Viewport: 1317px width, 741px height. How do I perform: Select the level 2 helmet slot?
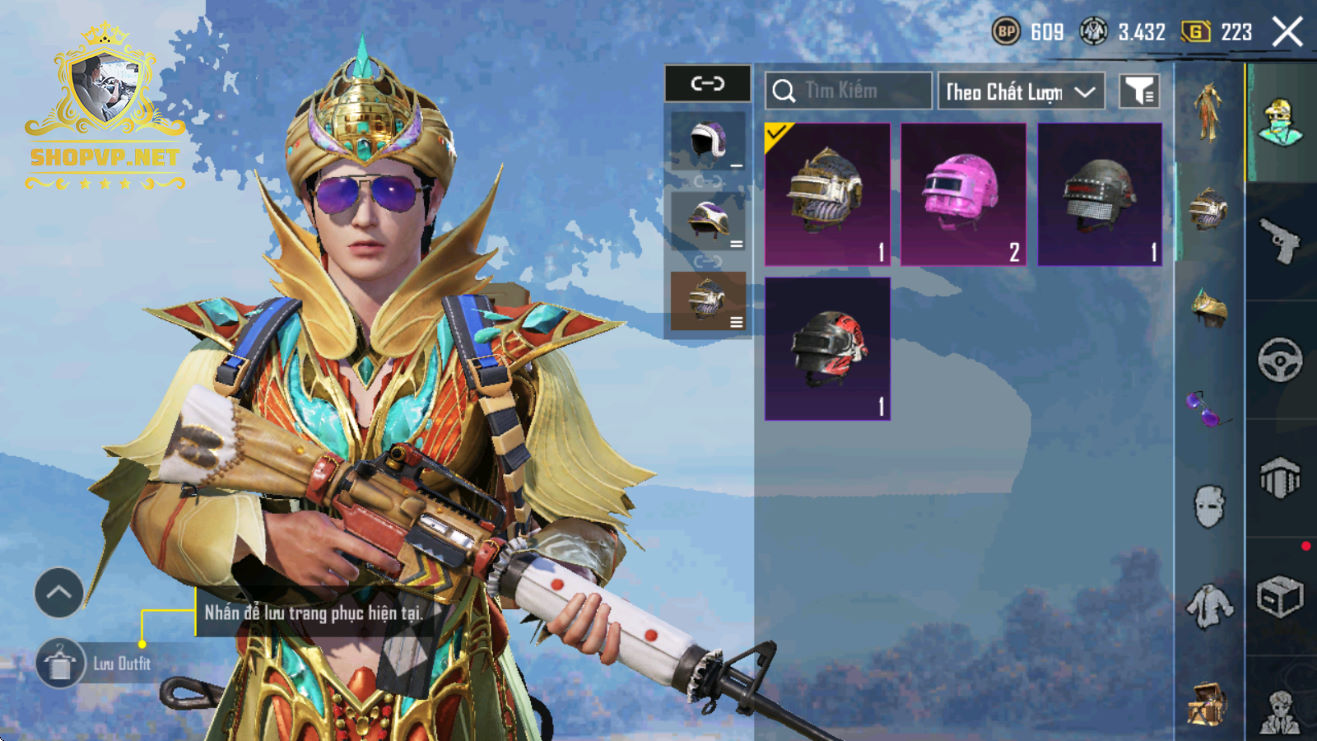pos(708,221)
